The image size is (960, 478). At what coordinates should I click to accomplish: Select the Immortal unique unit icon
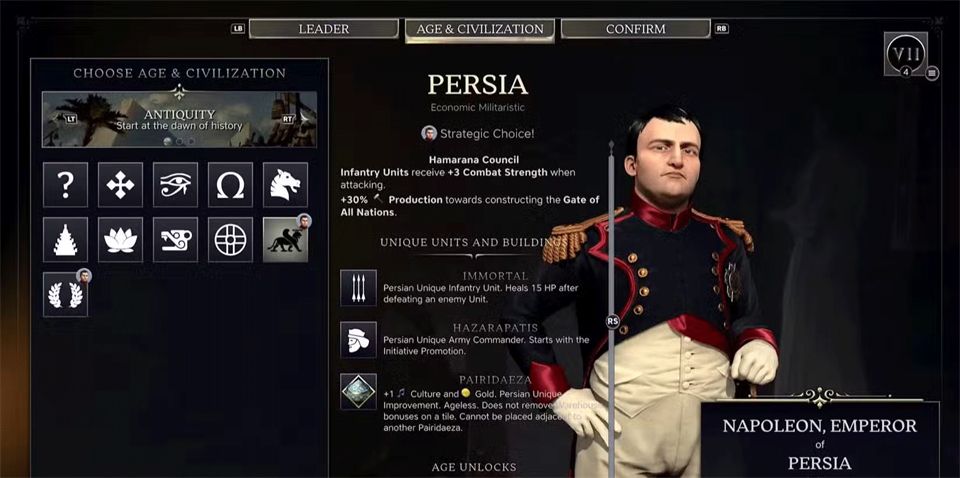tap(358, 288)
